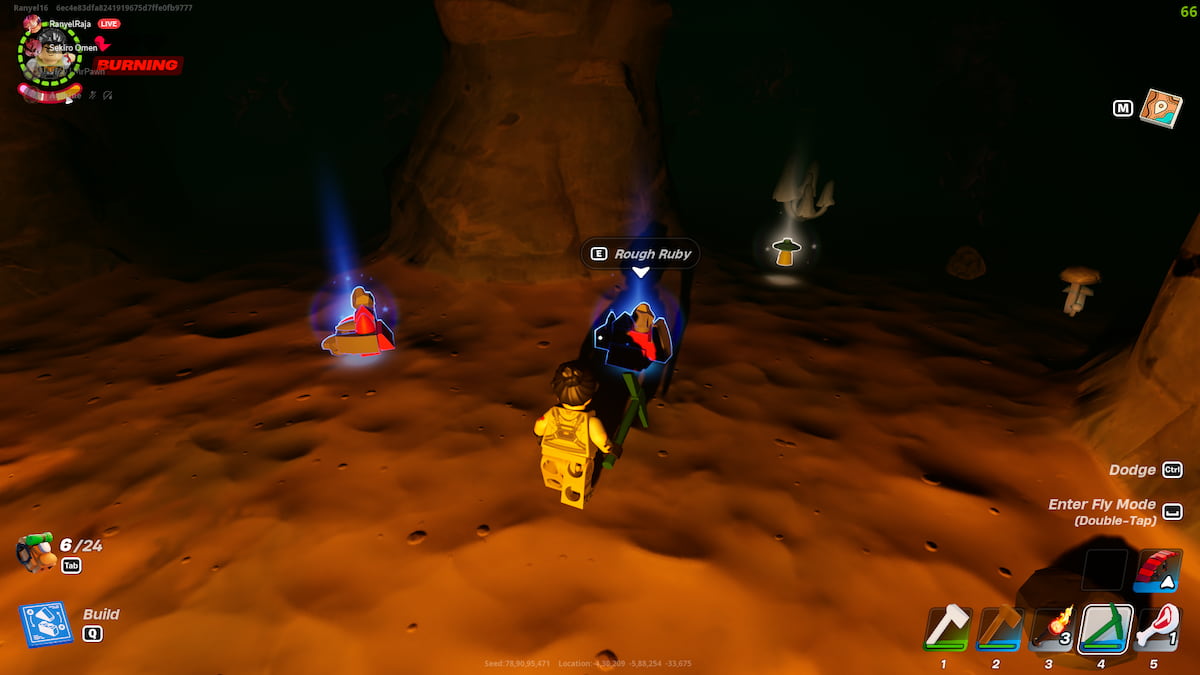Select the green pickaxe hotbar slot
The height and width of the screenshot is (675, 1200).
click(x=1105, y=628)
